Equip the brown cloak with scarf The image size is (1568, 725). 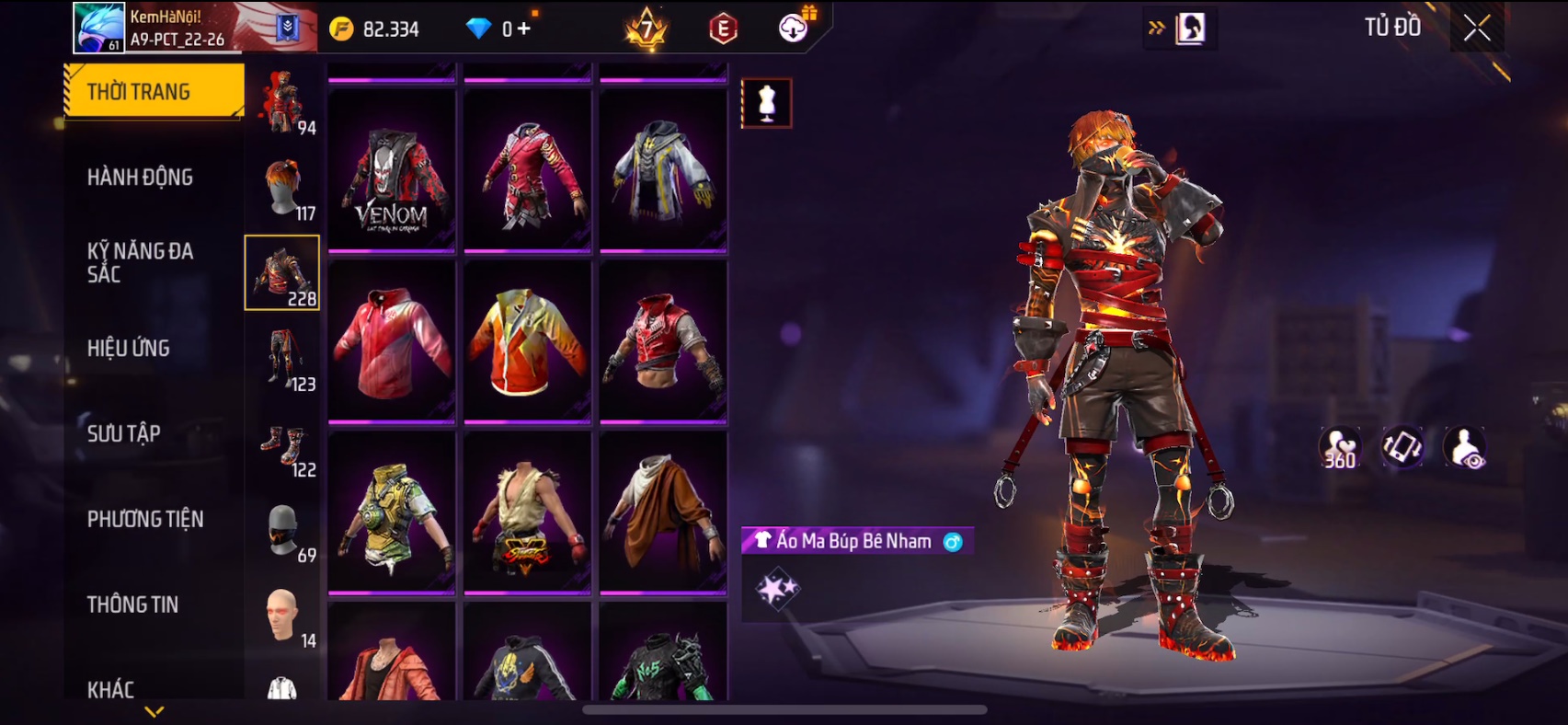[x=663, y=513]
